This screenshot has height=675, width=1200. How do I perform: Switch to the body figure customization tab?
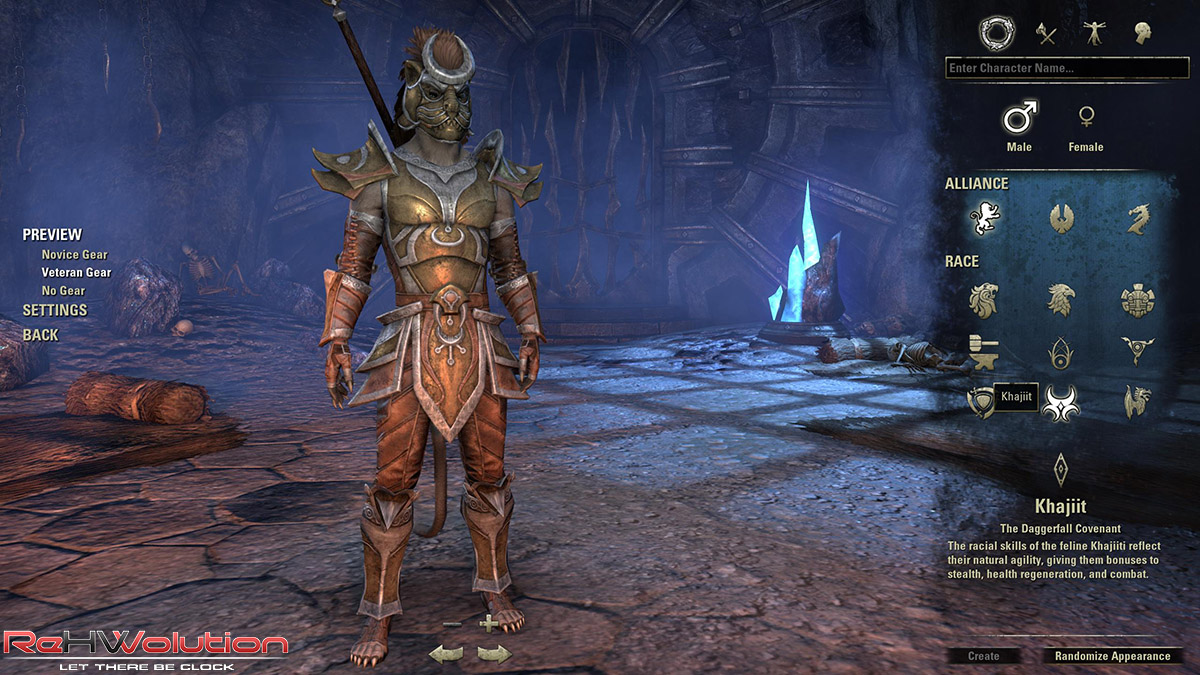tap(1095, 34)
